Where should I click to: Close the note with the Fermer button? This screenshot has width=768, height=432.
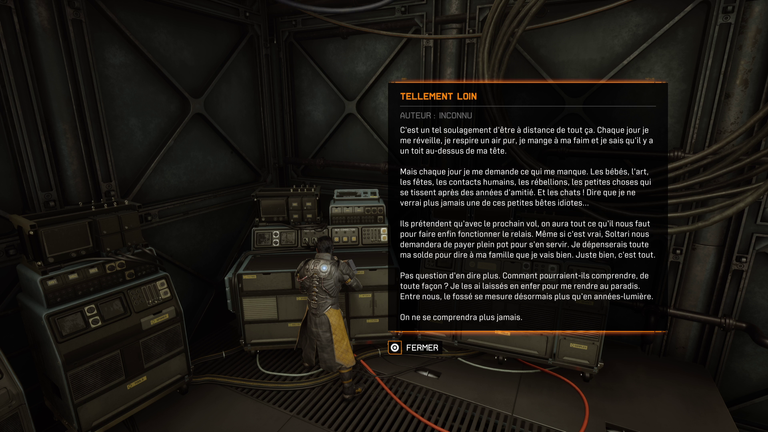pyautogui.click(x=415, y=348)
